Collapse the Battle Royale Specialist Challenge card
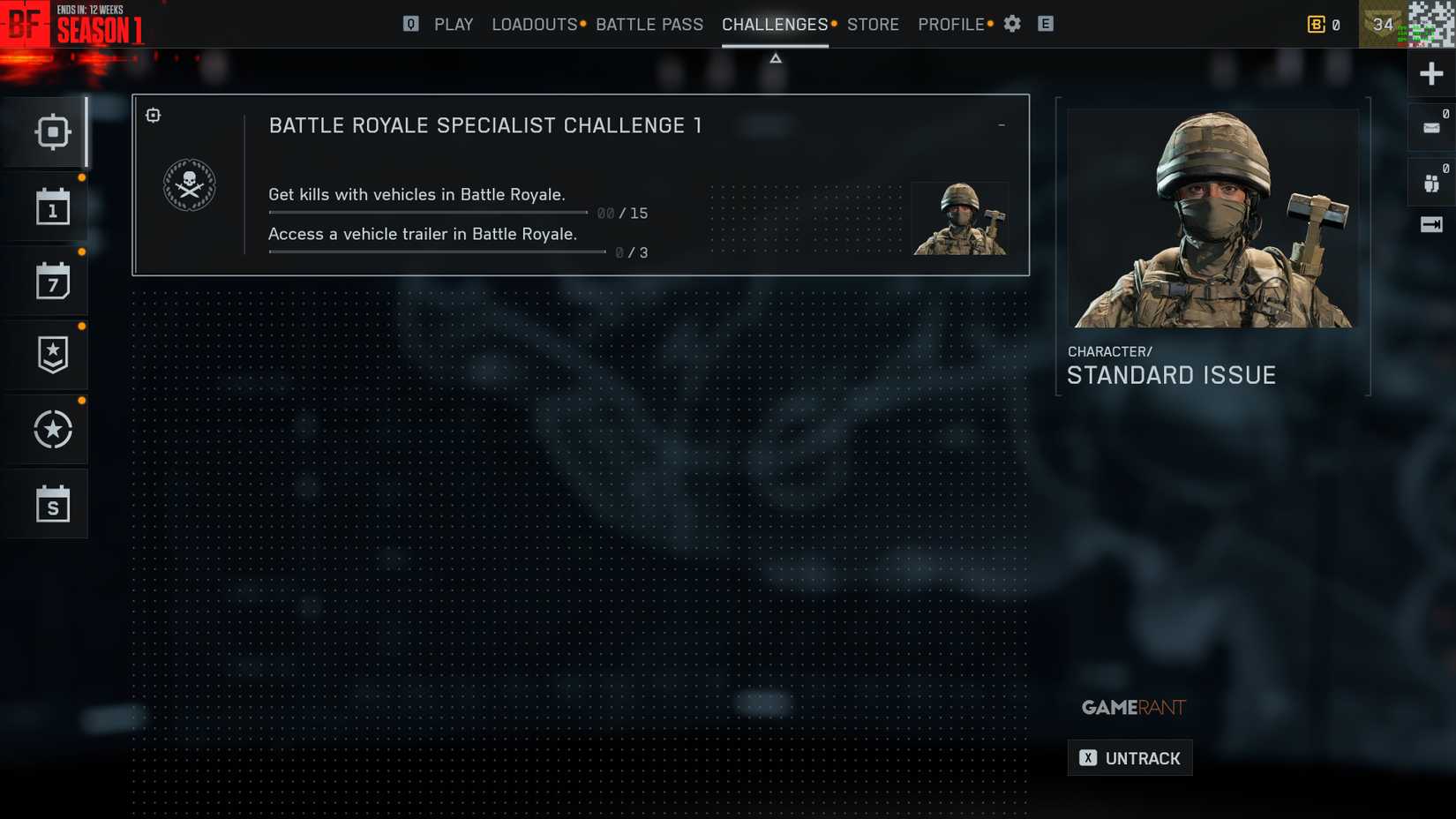1456x819 pixels. click(x=1001, y=124)
